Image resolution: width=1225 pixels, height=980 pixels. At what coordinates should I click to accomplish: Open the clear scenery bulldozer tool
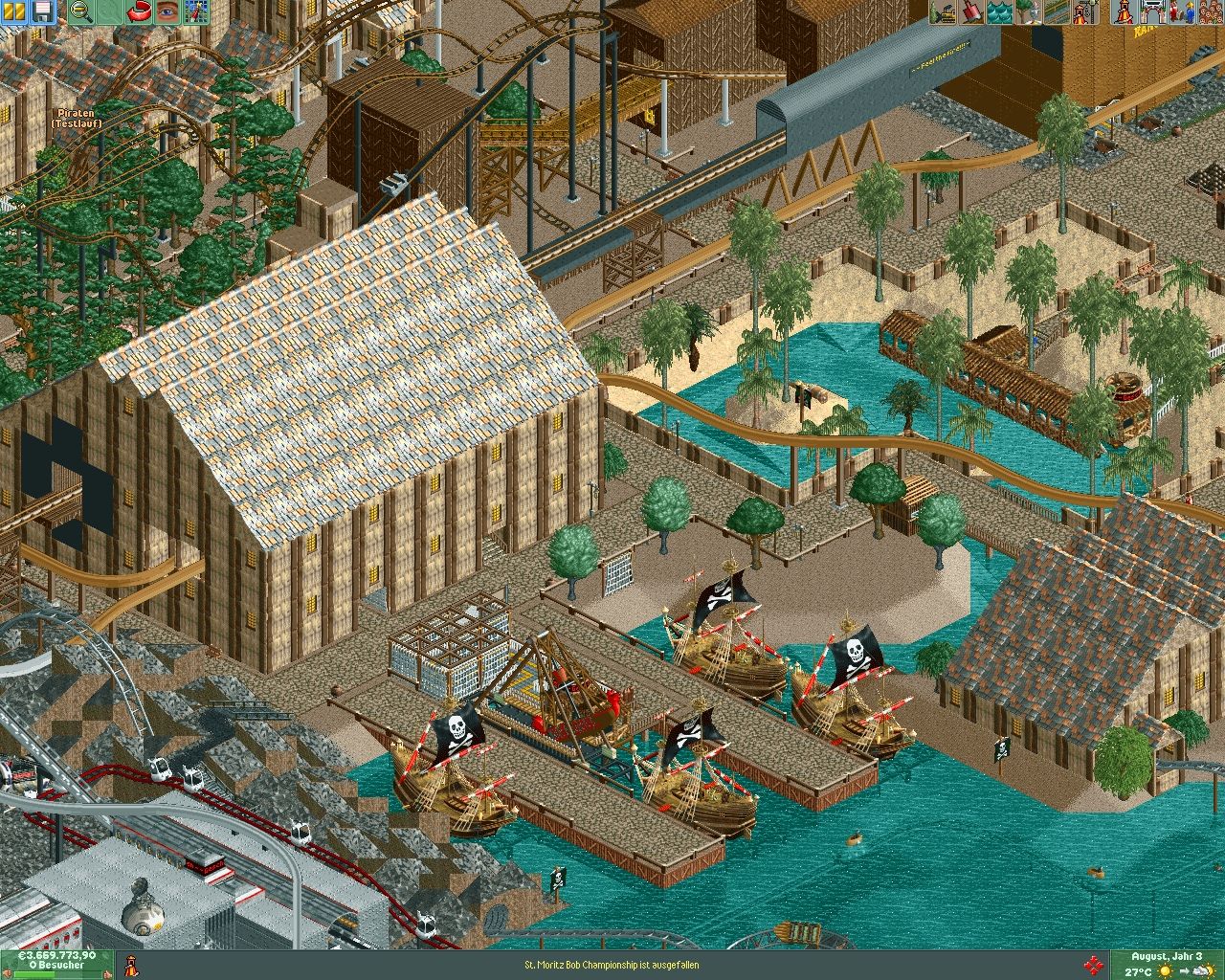click(x=944, y=11)
